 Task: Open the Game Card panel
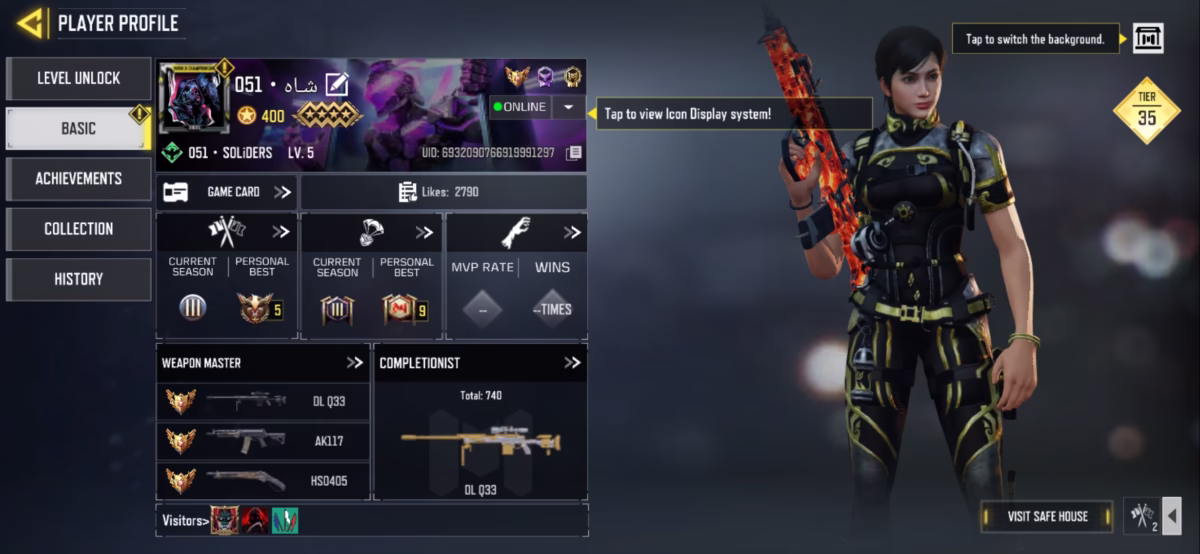(x=227, y=192)
